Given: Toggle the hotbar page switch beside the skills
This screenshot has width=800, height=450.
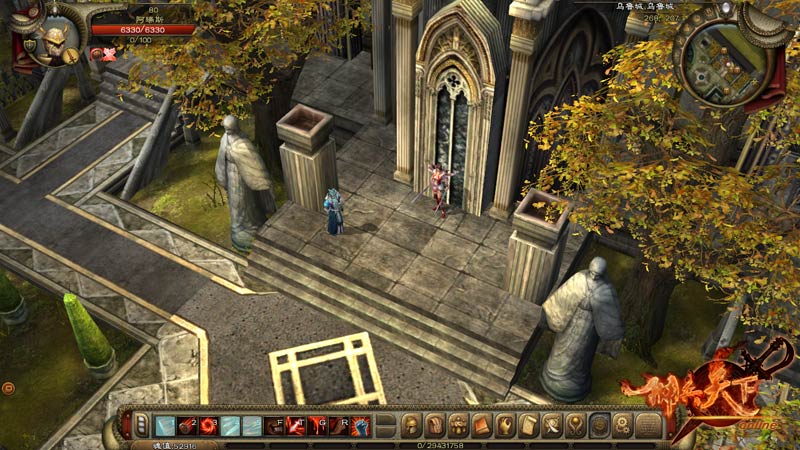Looking at the screenshot, I should click(142, 426).
